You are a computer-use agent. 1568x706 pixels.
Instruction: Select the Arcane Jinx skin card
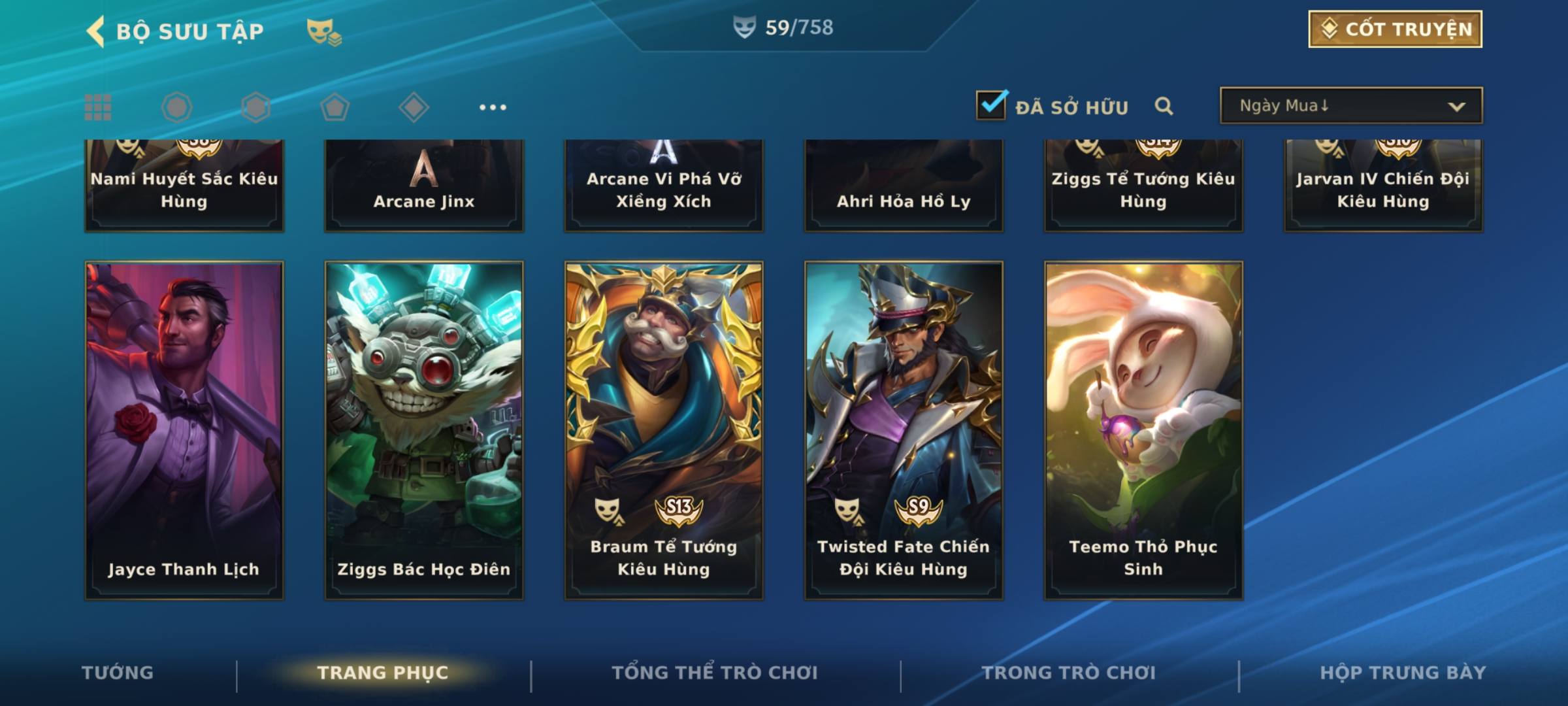tap(424, 186)
